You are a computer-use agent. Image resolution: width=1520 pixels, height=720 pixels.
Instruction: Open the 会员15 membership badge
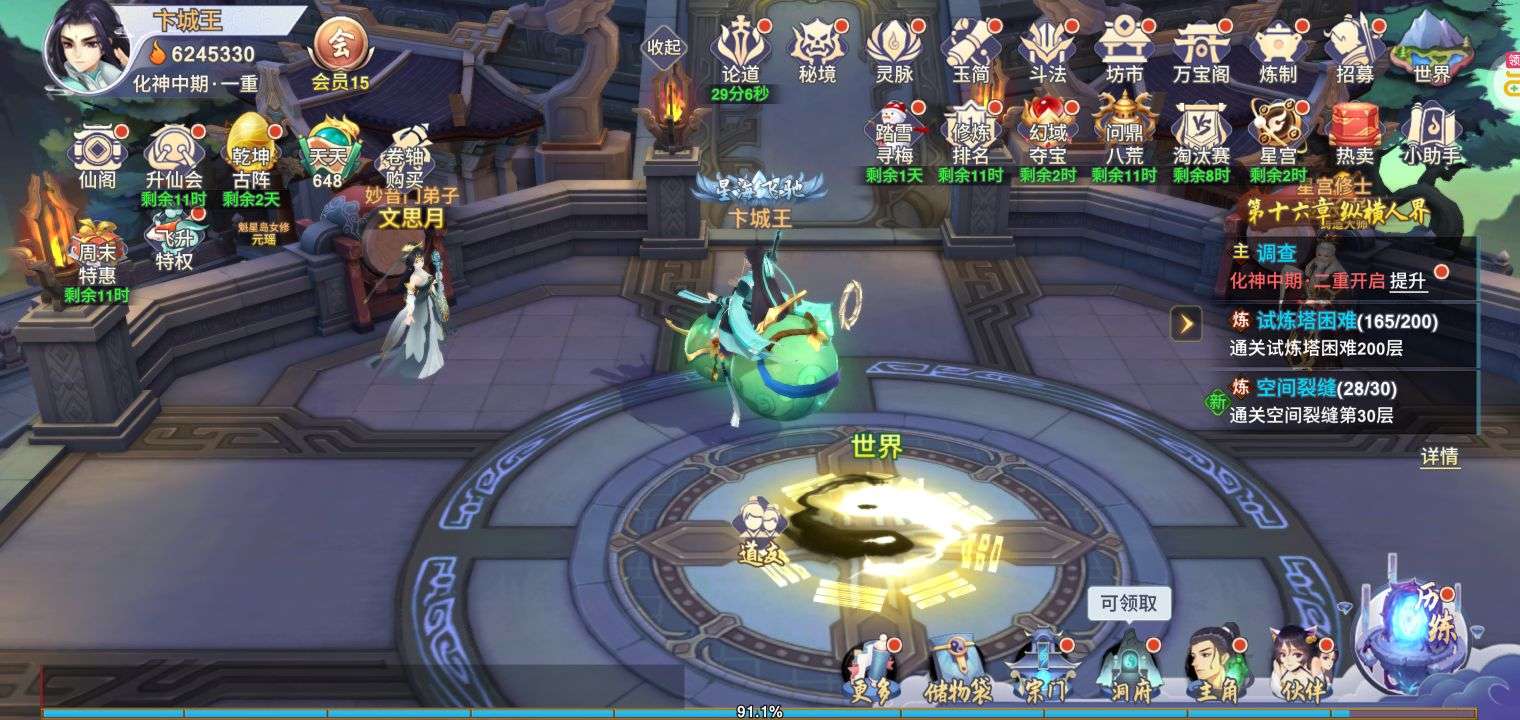(340, 55)
